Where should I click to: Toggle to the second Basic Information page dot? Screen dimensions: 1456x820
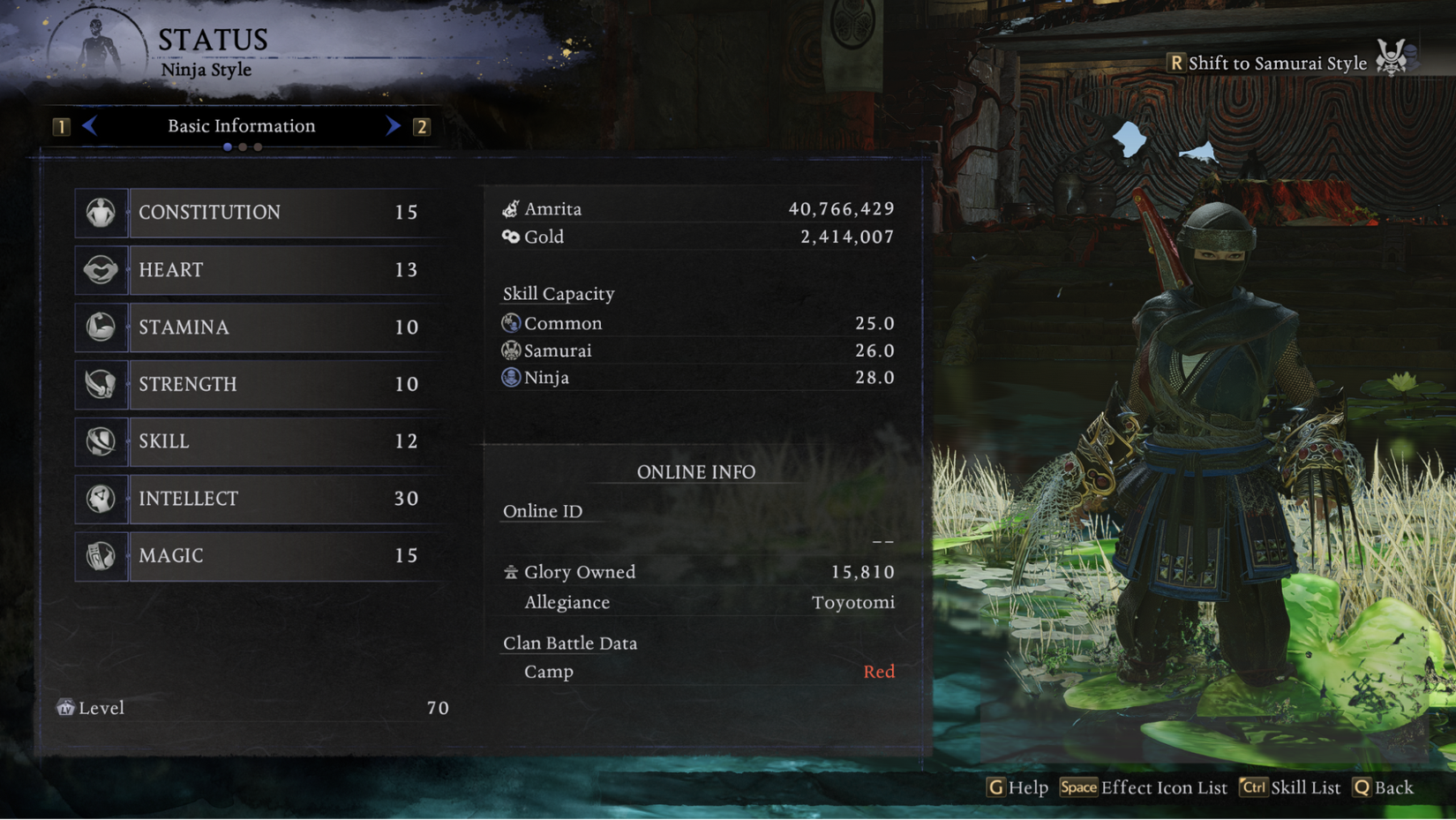pyautogui.click(x=243, y=147)
